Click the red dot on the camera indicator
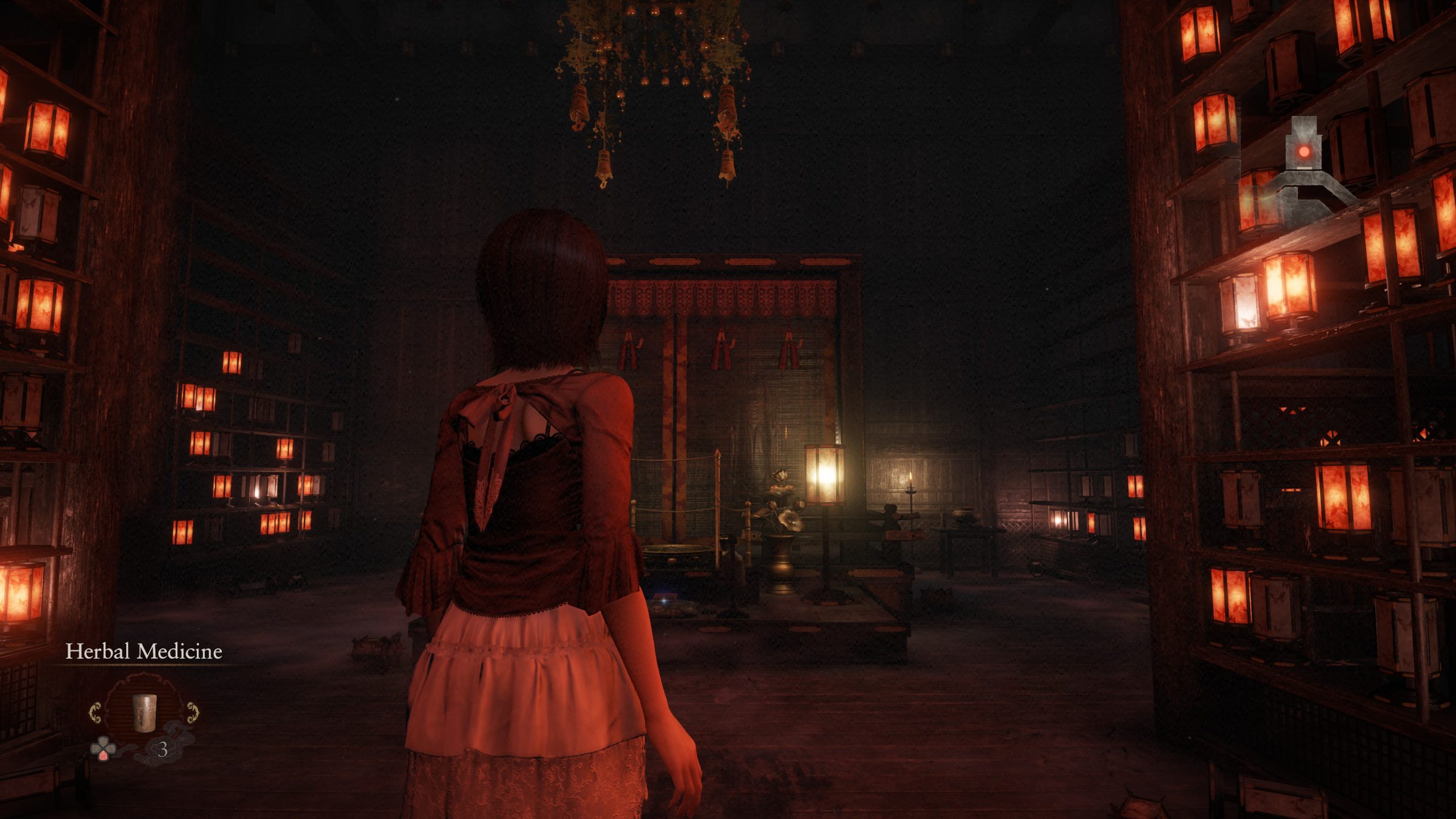 (x=1304, y=152)
